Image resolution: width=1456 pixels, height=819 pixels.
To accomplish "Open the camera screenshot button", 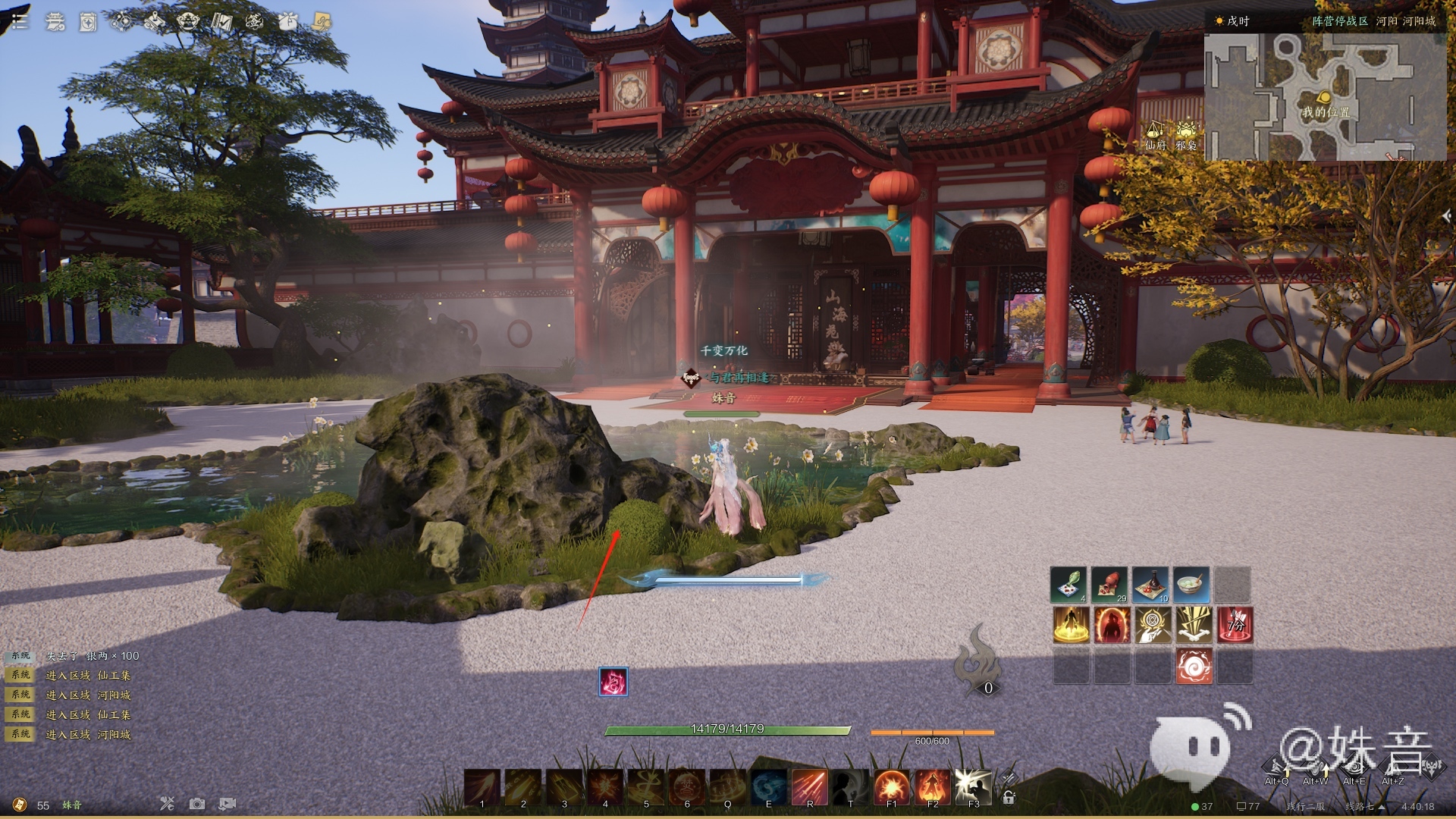I will (x=197, y=804).
